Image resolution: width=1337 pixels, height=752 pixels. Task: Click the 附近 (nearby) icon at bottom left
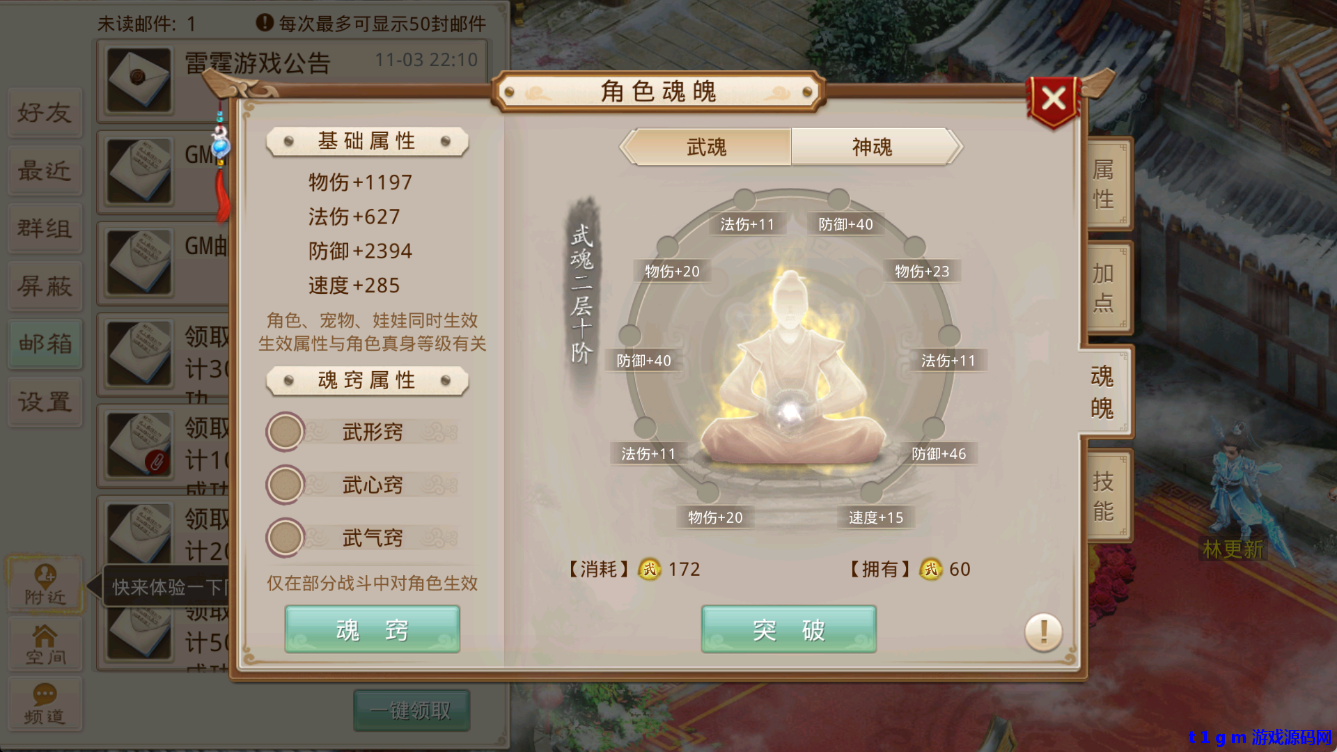coord(44,585)
